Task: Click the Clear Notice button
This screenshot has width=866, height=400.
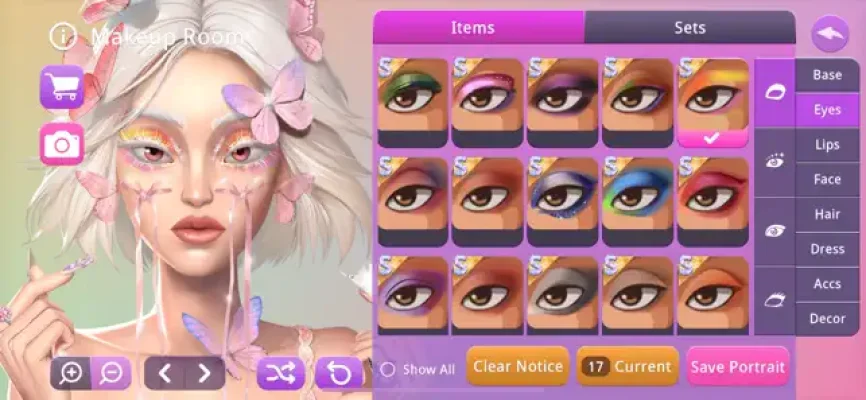Action: [517, 367]
